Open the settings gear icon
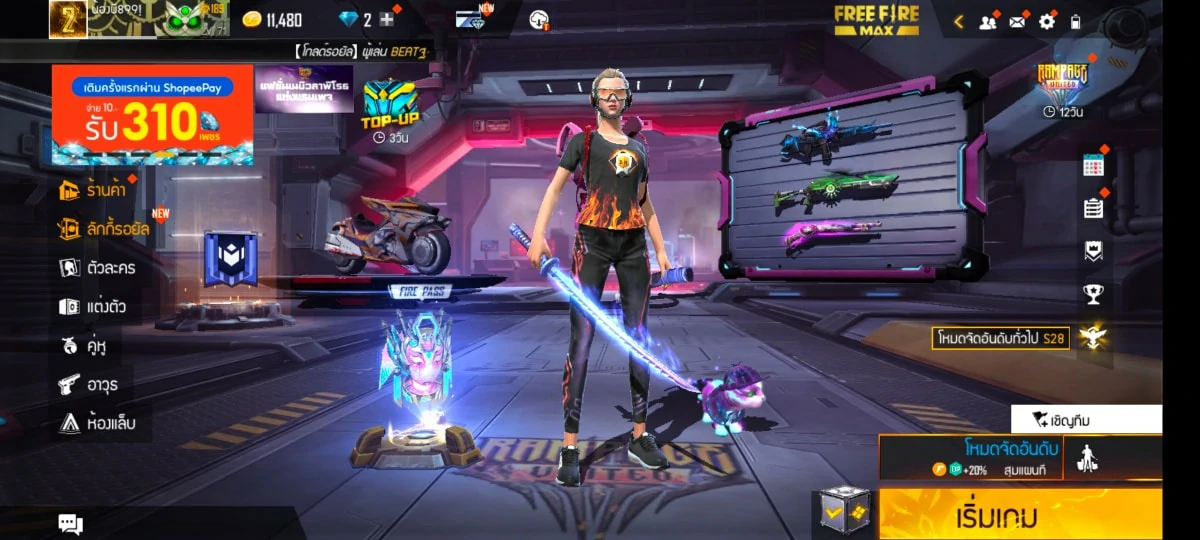This screenshot has width=1200, height=540. [1047, 21]
